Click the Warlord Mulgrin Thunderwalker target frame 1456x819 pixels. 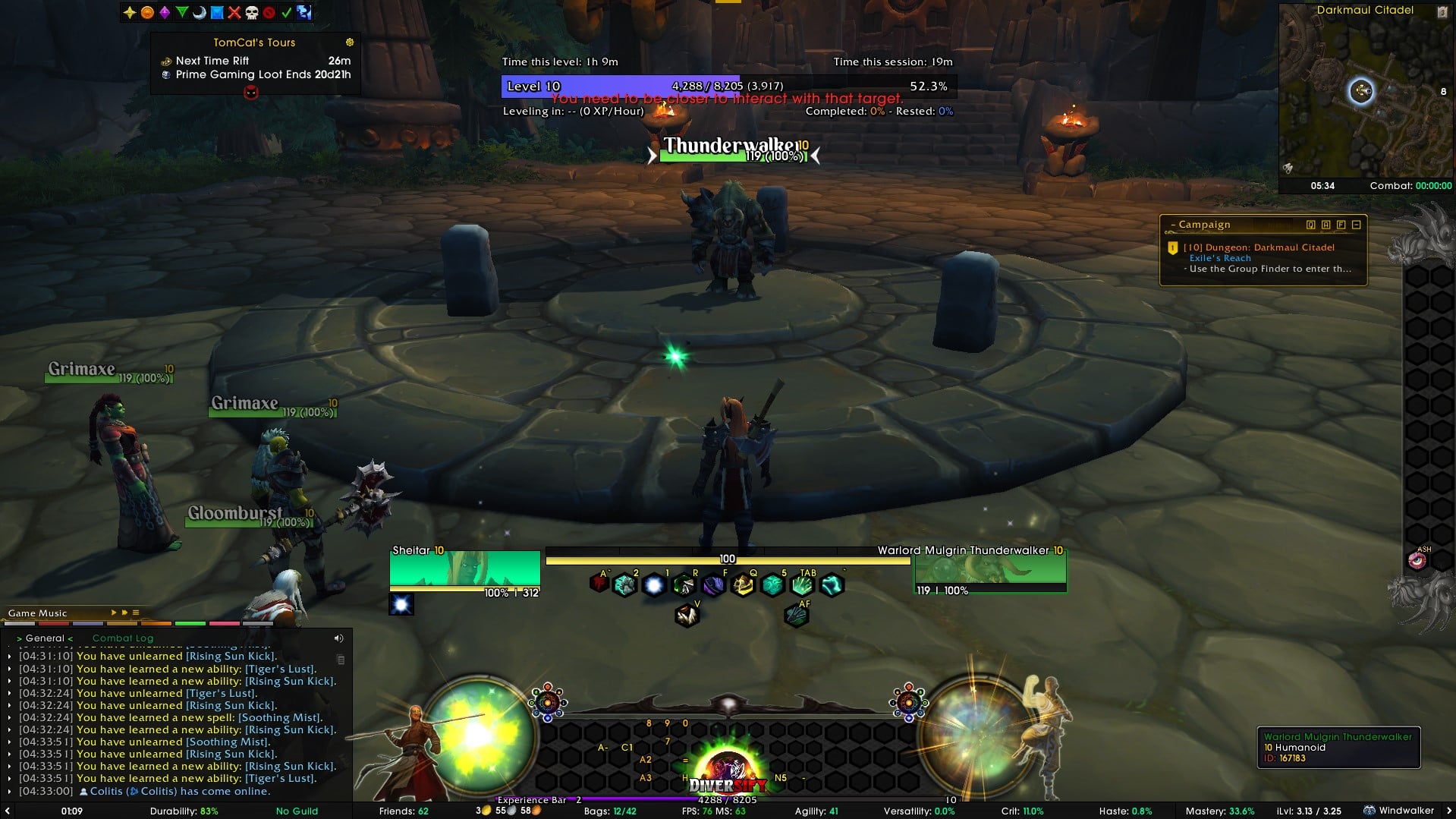pos(990,571)
